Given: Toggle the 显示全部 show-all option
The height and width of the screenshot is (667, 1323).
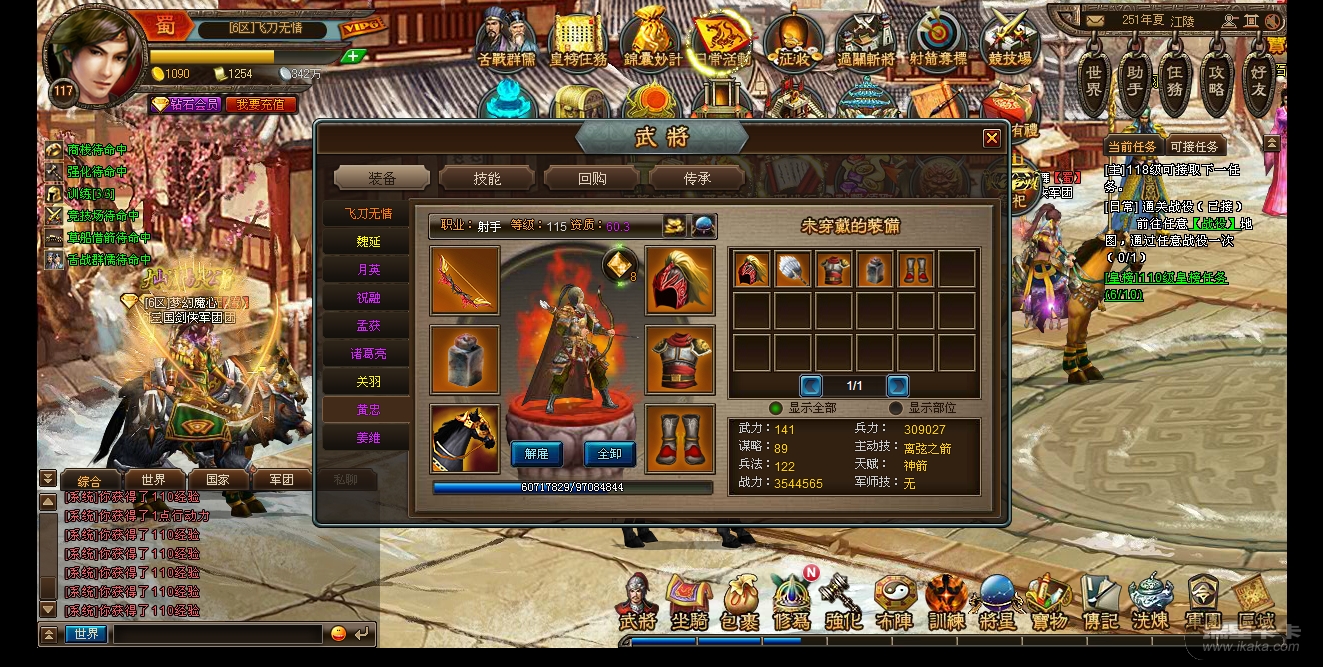Looking at the screenshot, I should click(775, 408).
